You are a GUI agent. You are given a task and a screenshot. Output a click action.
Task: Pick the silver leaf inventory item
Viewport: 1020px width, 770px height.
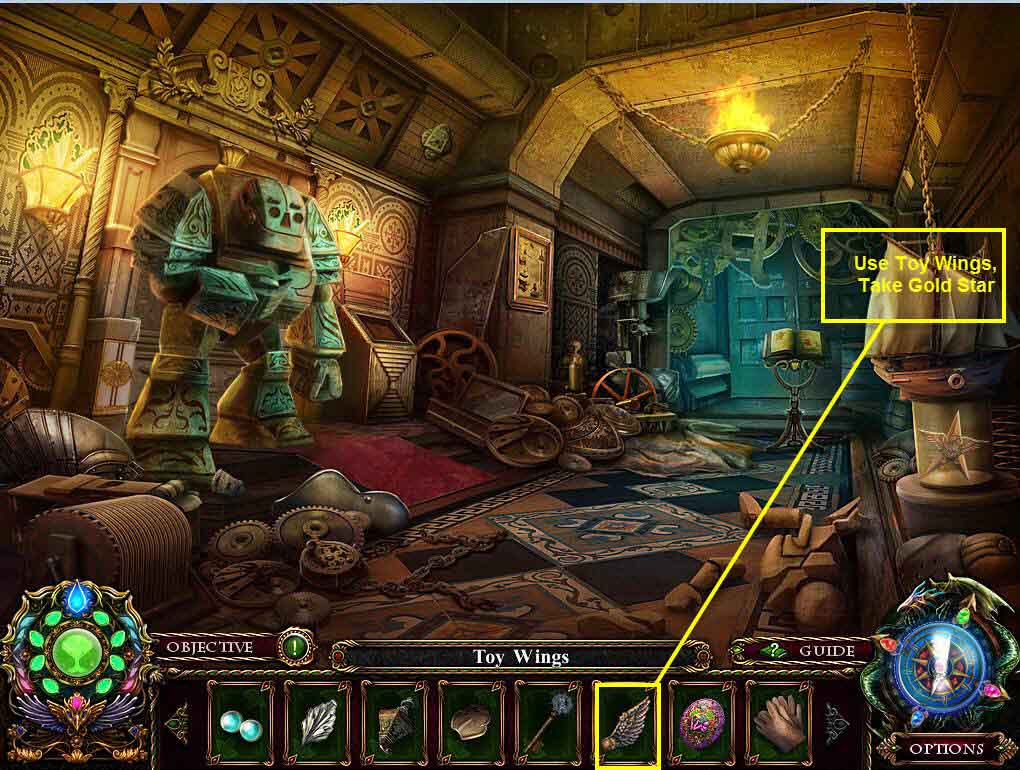coord(317,720)
